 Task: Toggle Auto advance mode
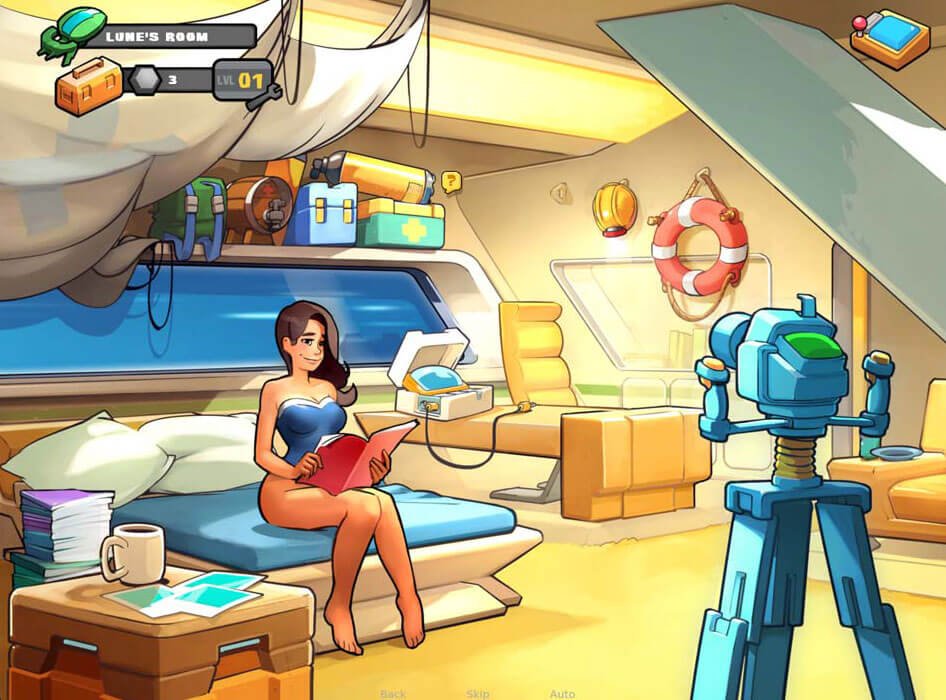point(562,694)
